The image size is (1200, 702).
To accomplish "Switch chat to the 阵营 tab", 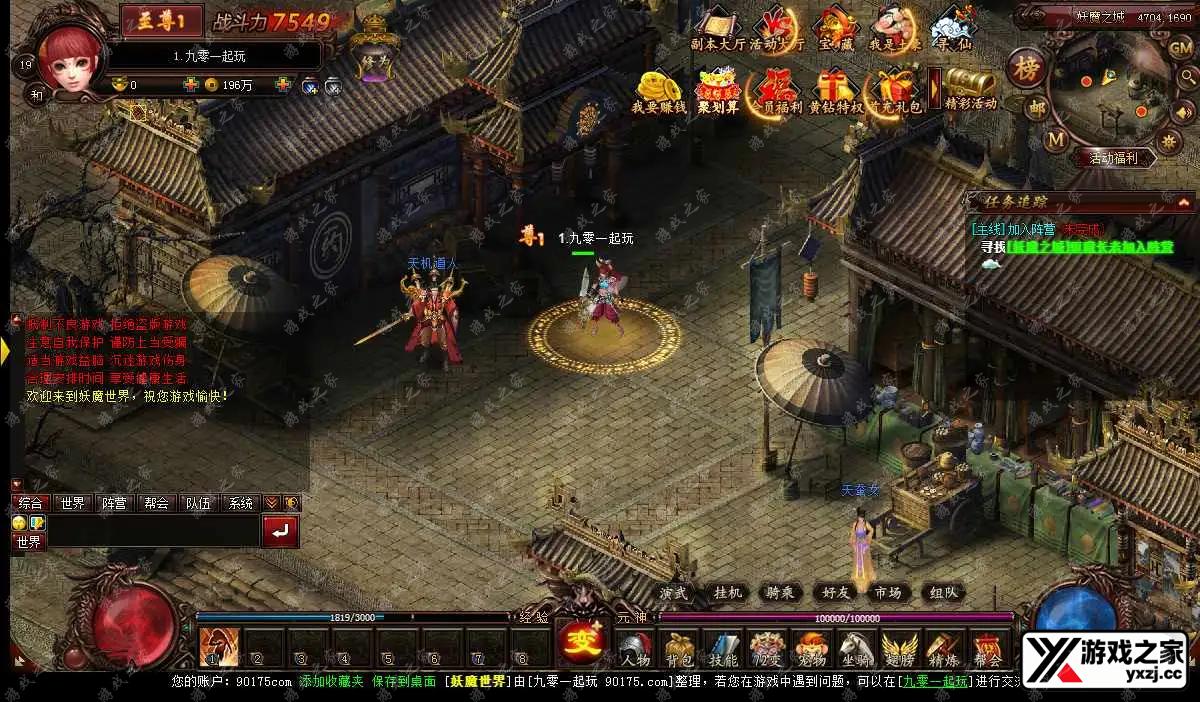I will [x=114, y=503].
